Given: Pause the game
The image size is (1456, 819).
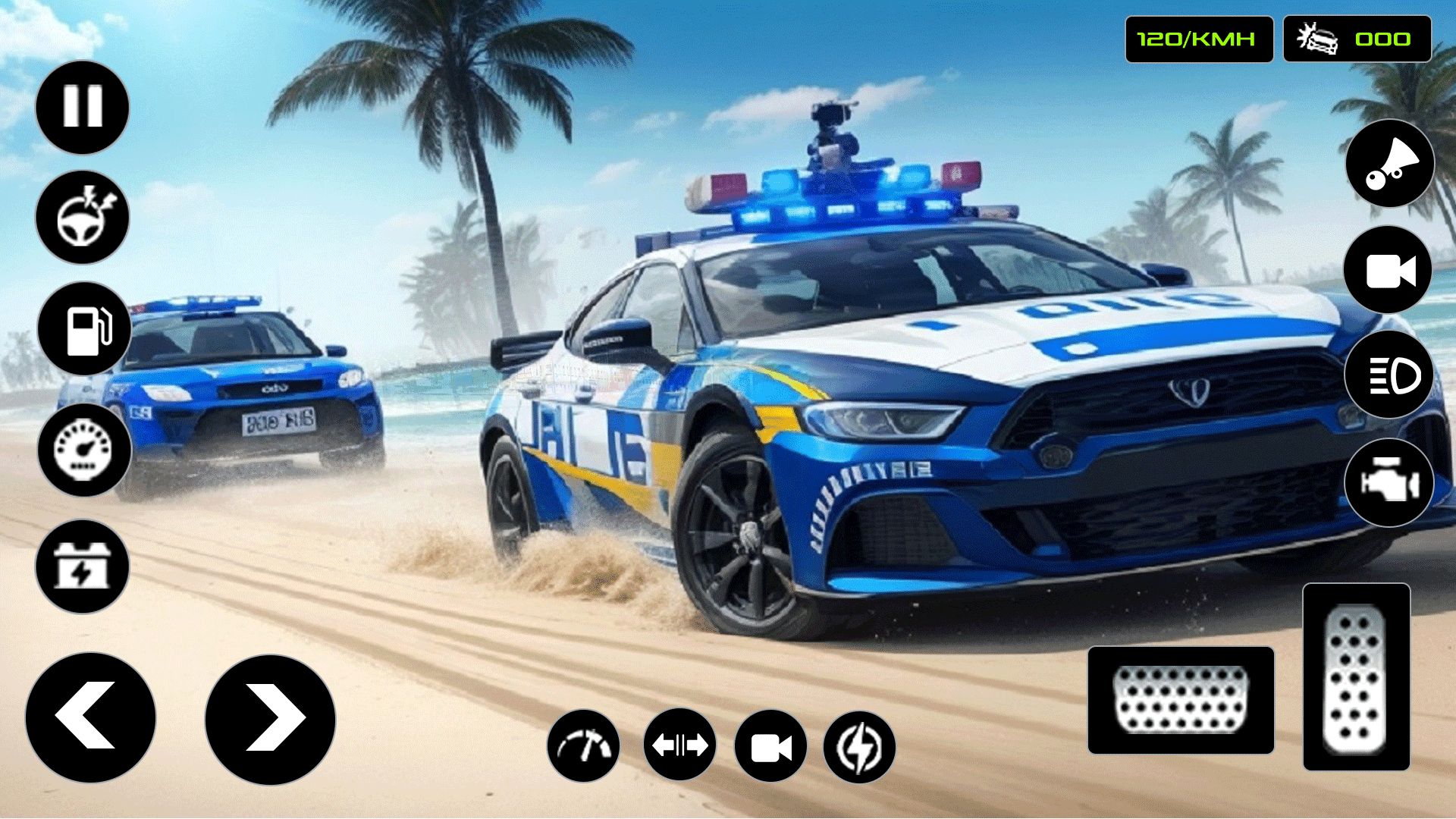Looking at the screenshot, I should [82, 106].
